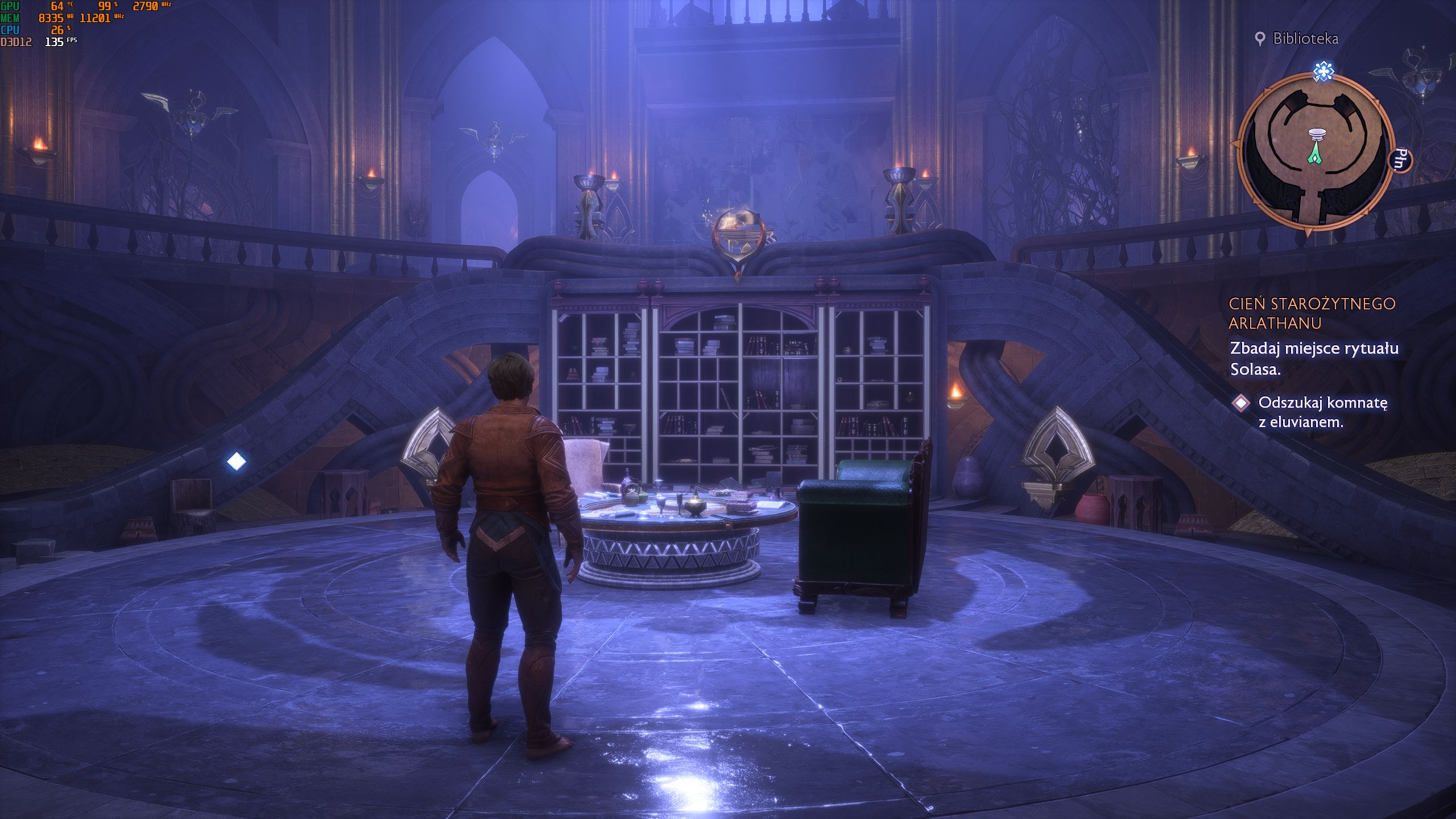The image size is (1456, 819).
Task: Click the Odszukaj komnatę z eluvianem objective
Action: pos(1322,412)
